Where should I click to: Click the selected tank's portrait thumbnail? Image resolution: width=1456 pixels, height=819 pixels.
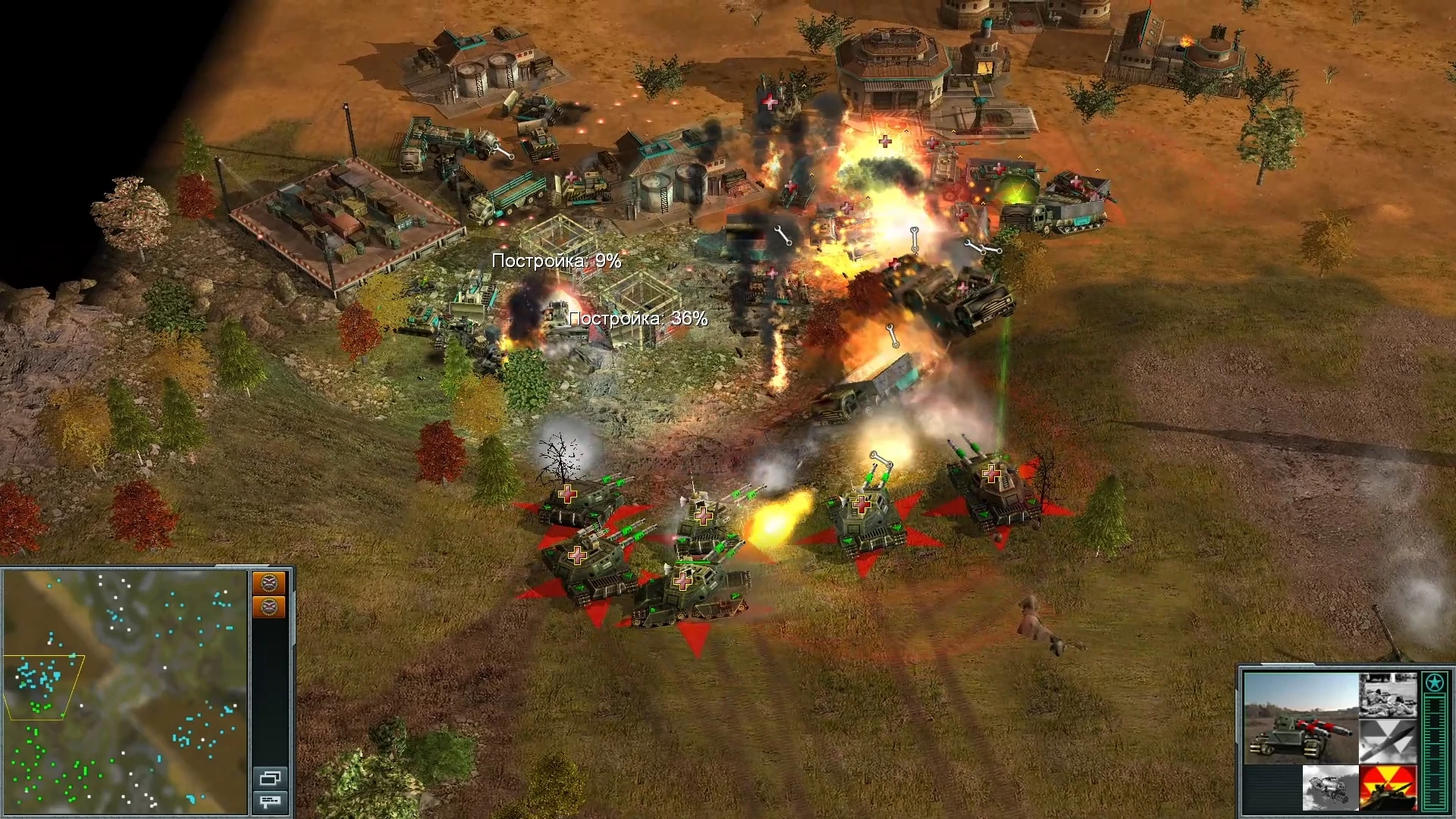coord(1301,717)
